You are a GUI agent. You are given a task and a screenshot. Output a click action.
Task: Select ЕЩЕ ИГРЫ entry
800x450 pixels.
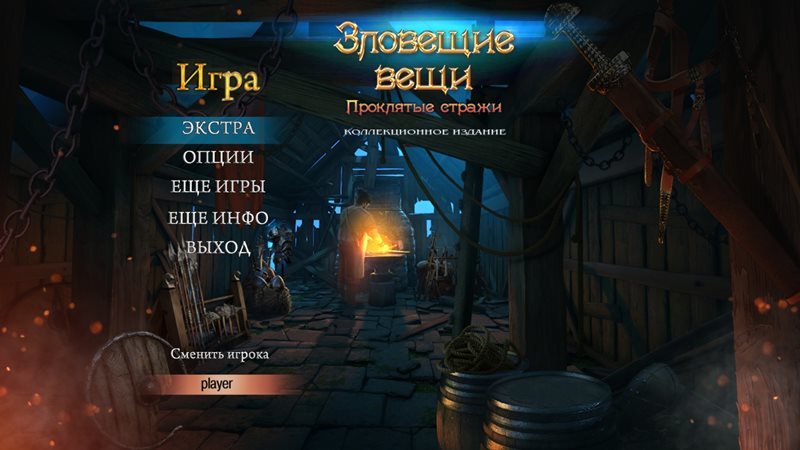tap(218, 187)
